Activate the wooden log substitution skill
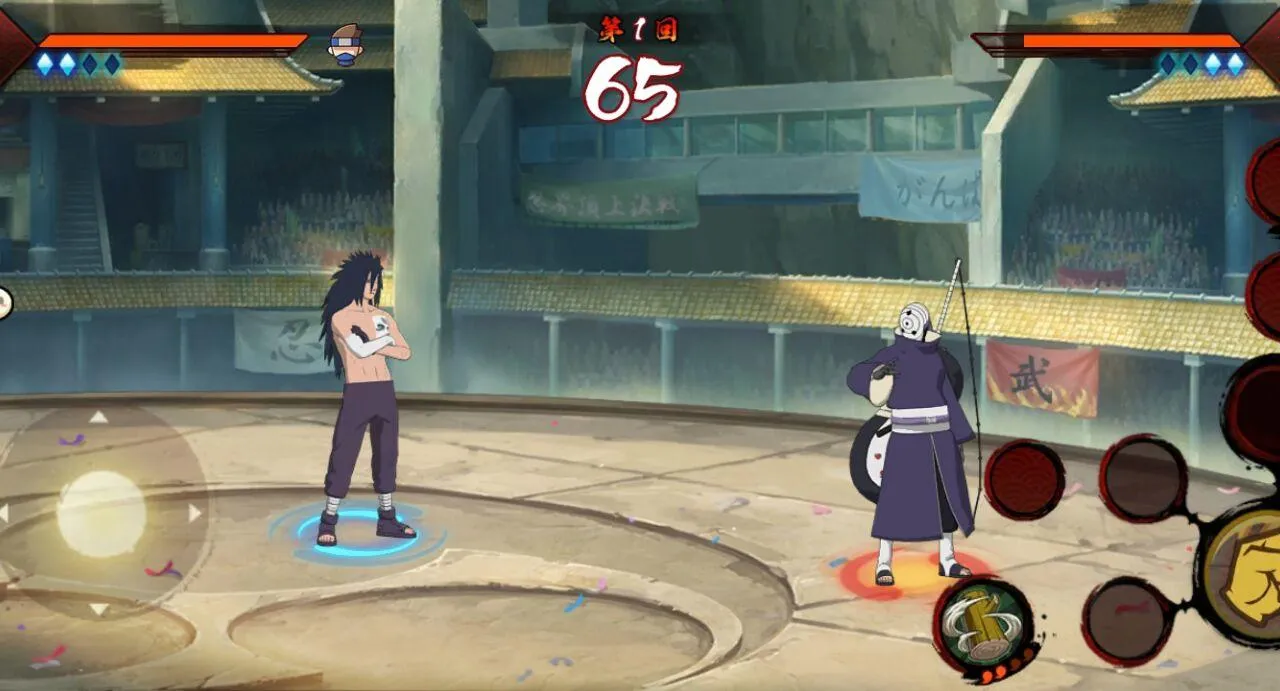 pyautogui.click(x=983, y=619)
